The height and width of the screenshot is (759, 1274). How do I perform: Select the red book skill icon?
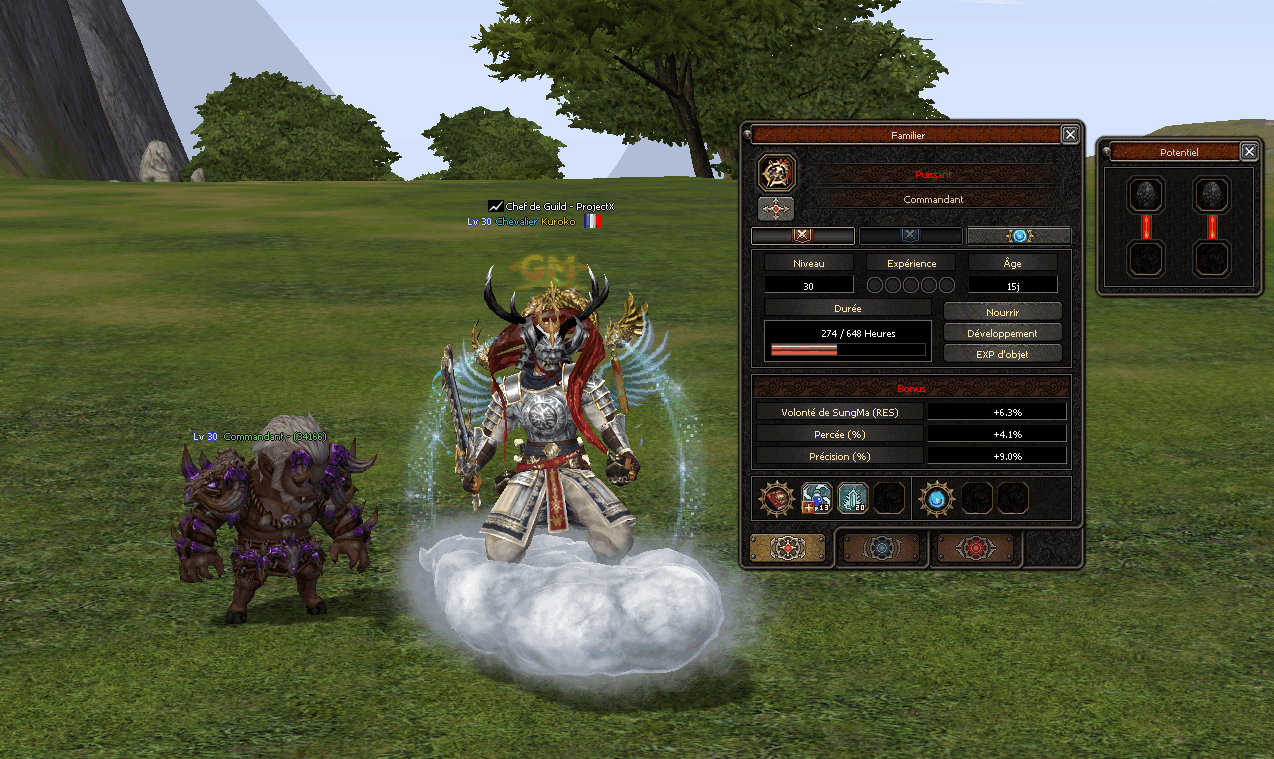click(x=778, y=498)
